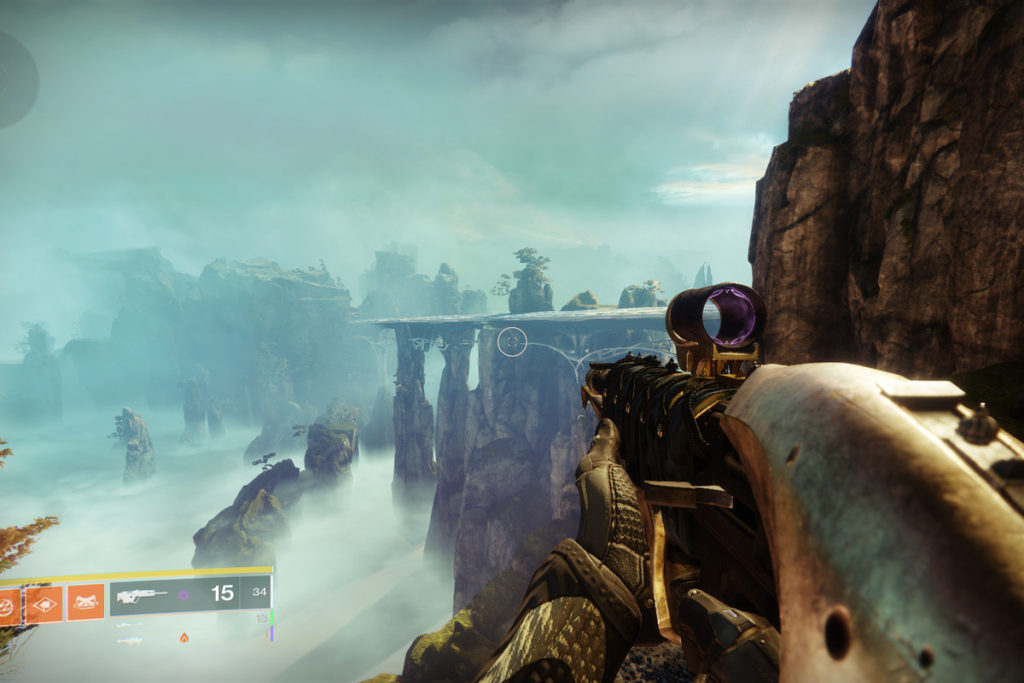Image resolution: width=1024 pixels, height=683 pixels.
Task: Choose the upper stowed weapon icon
Action: tap(130, 624)
